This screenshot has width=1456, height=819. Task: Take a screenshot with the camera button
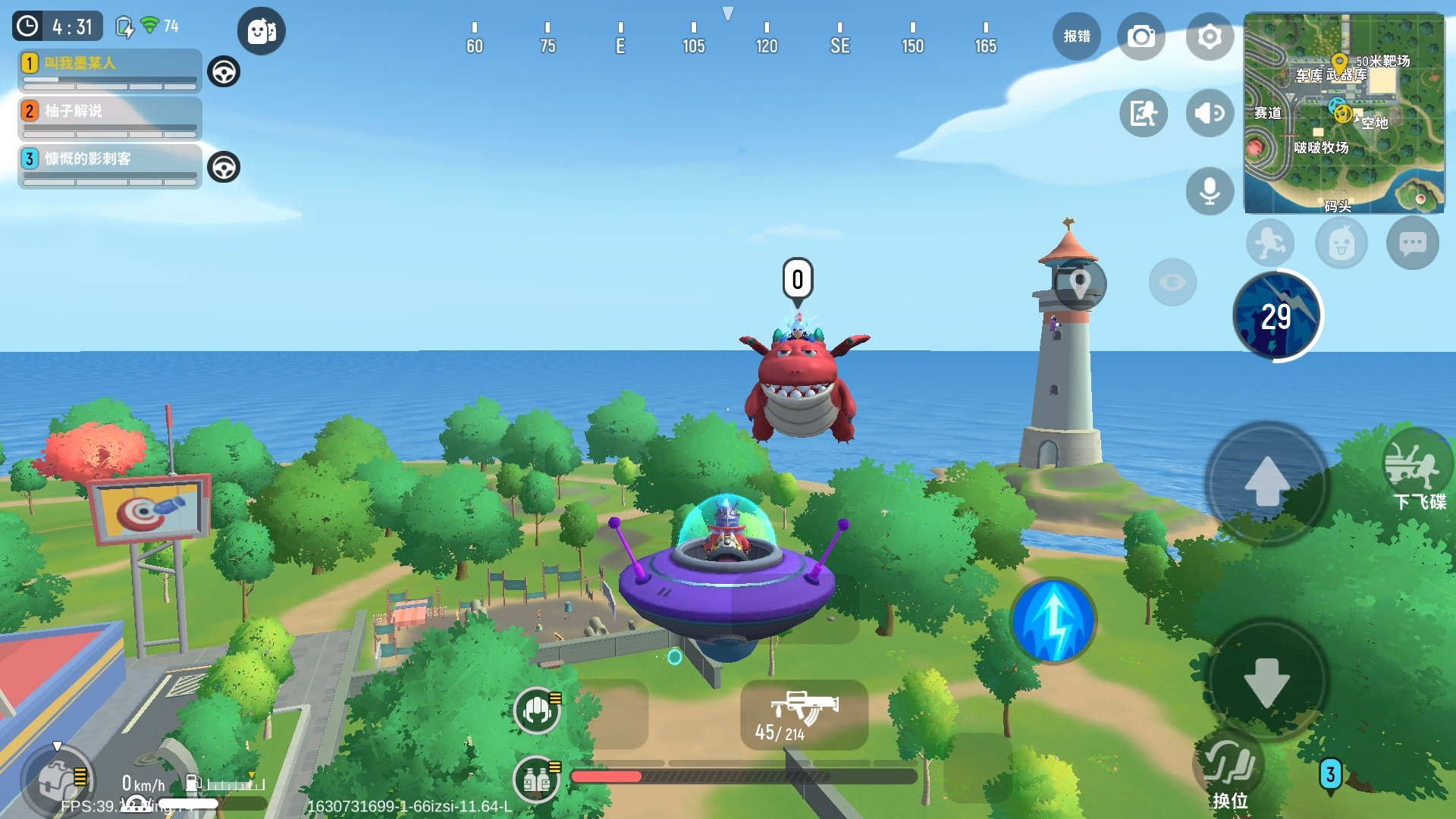point(1141,36)
